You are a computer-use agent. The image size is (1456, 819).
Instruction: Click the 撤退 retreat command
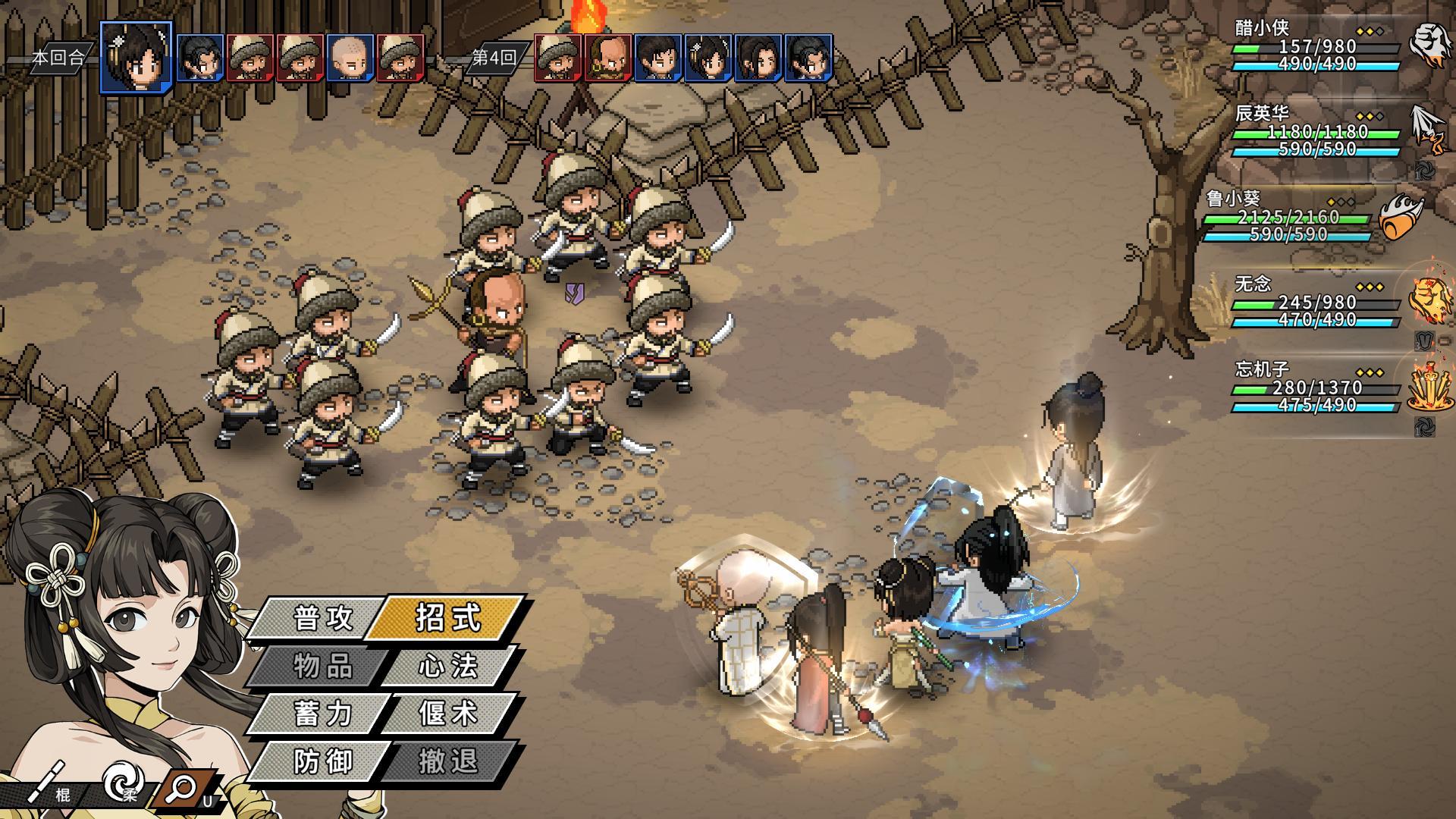point(448,761)
